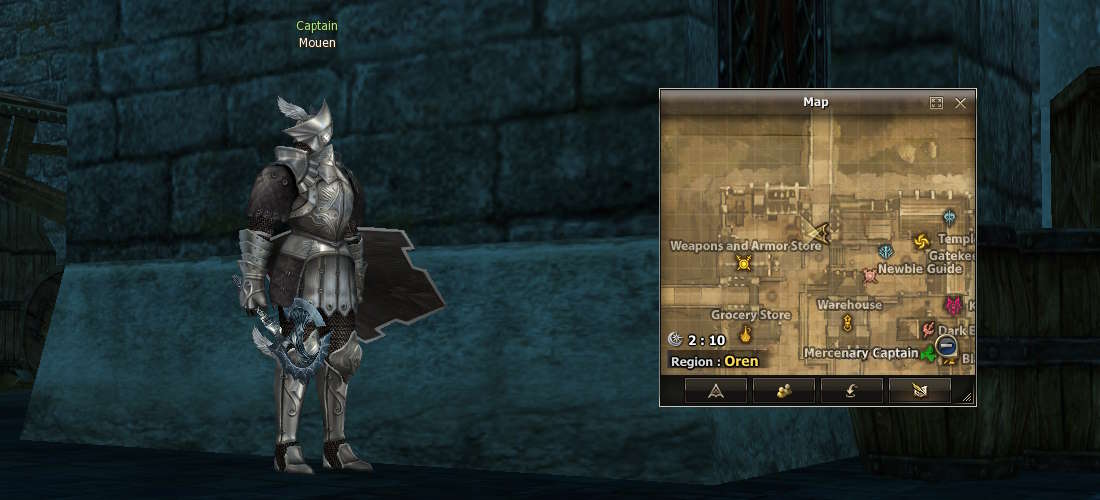
Task: Click the party members map button
Action: (783, 391)
